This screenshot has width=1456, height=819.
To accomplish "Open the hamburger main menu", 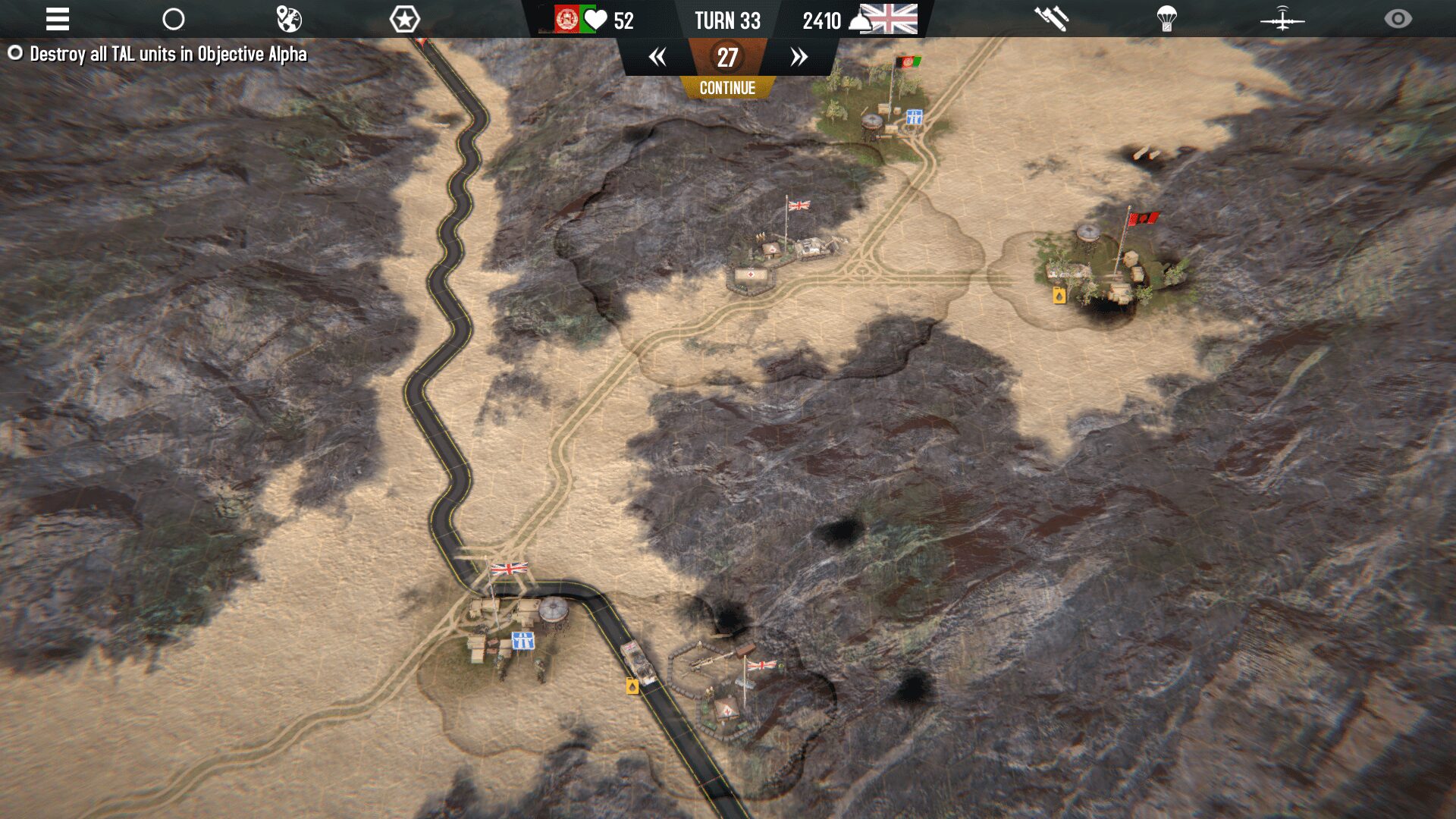I will (58, 19).
